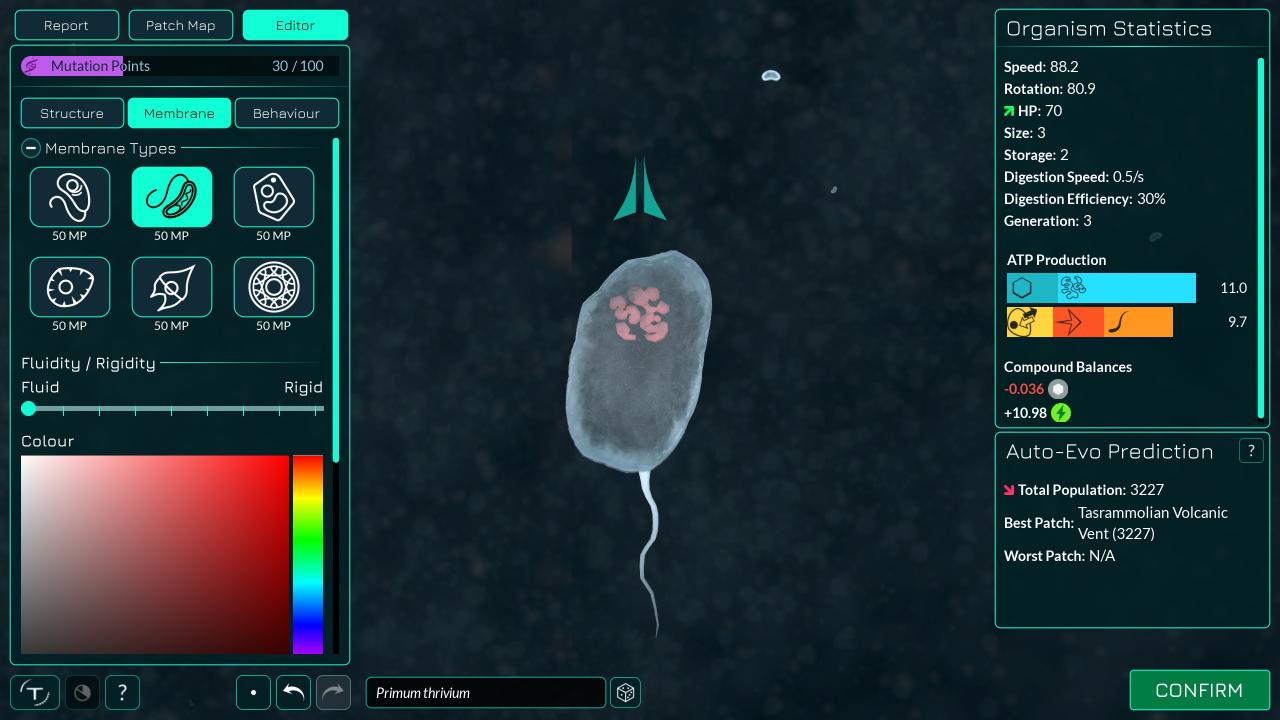This screenshot has width=1280, height=720.
Task: Pick the ornate circular ring membrane
Action: point(274,287)
